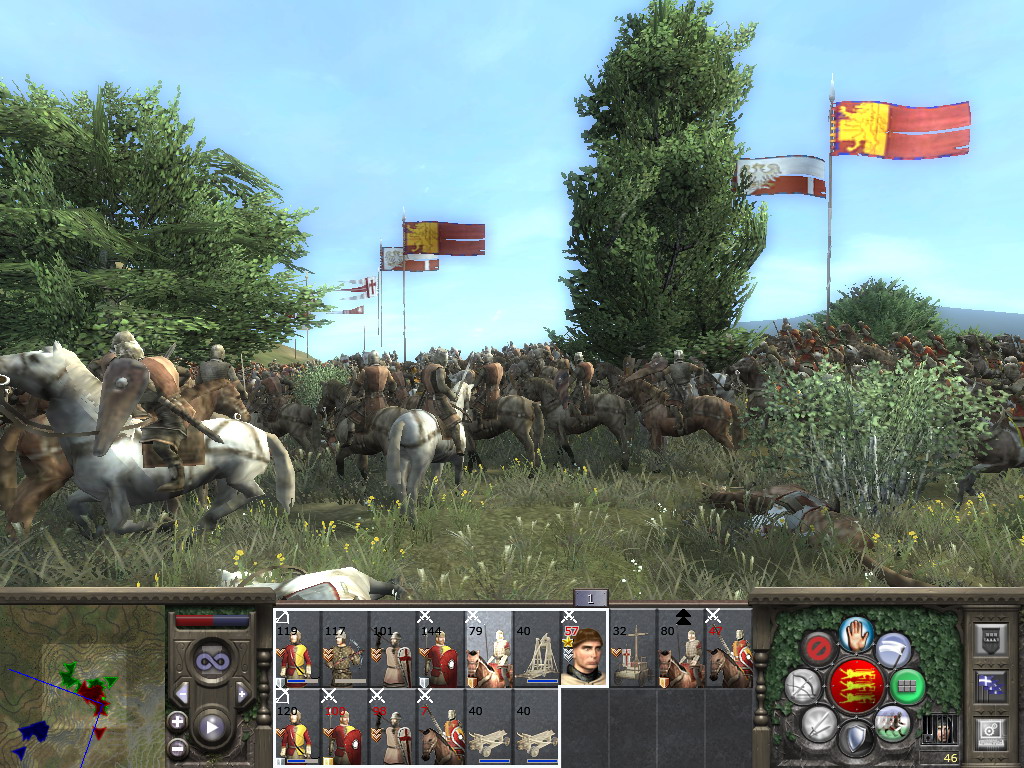Screen dimensions: 1024x768
Task: Open group tab number 1
Action: click(590, 598)
